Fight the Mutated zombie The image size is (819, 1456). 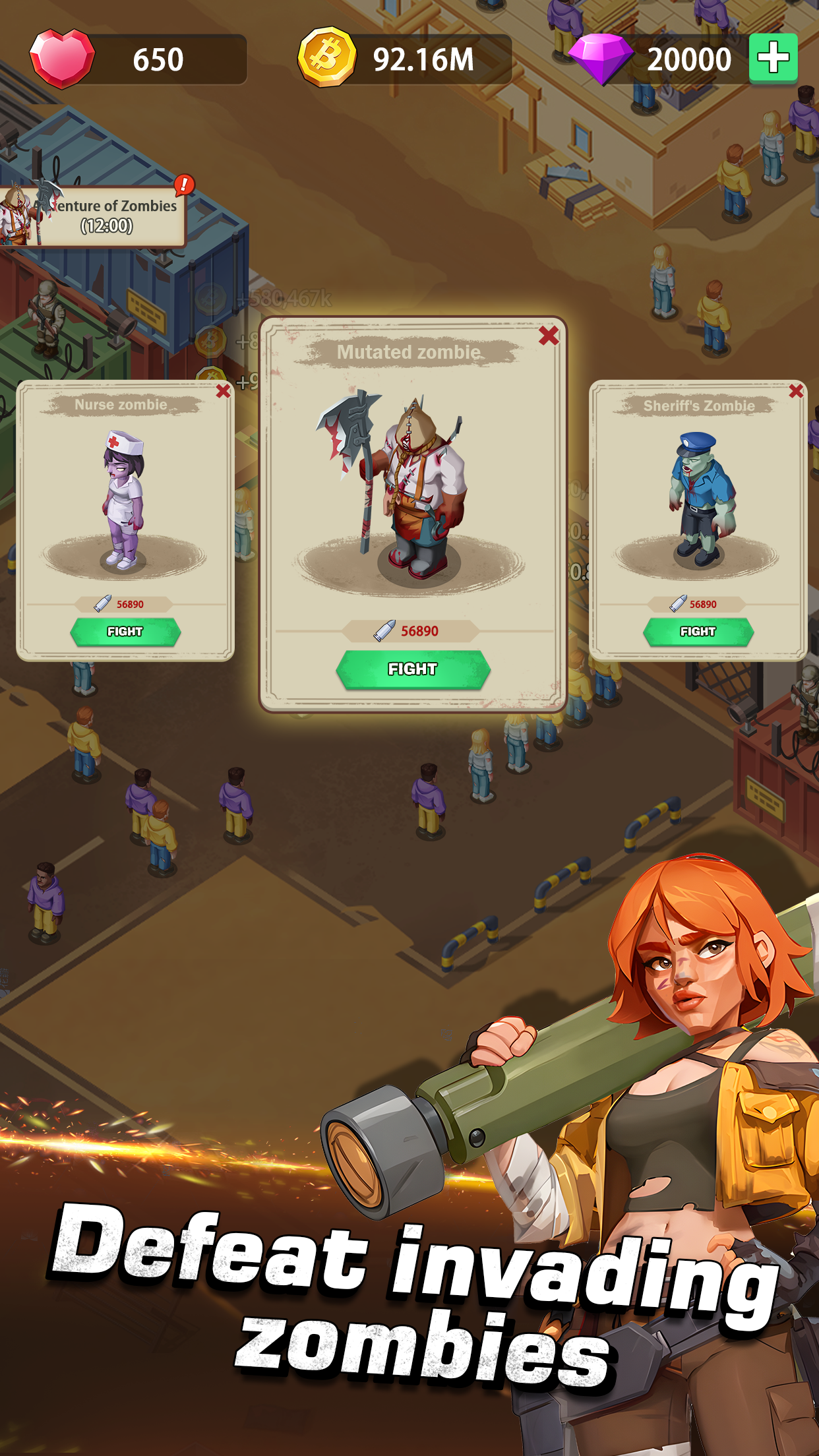(x=413, y=669)
